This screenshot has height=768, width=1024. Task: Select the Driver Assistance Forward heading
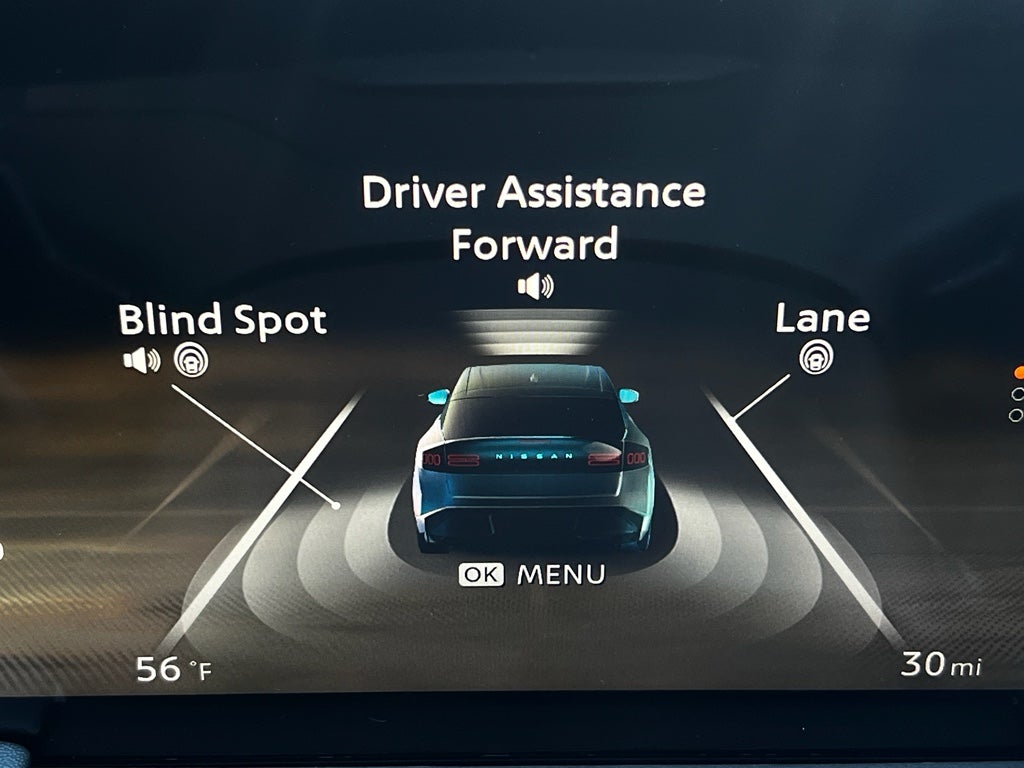(x=533, y=217)
